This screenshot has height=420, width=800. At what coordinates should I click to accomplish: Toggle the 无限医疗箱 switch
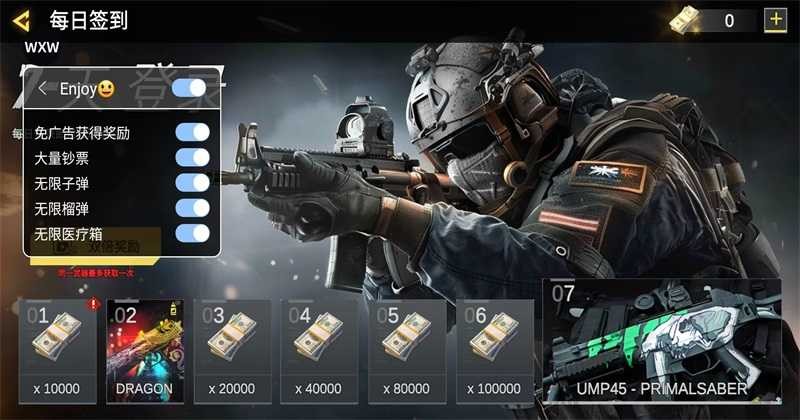192,233
